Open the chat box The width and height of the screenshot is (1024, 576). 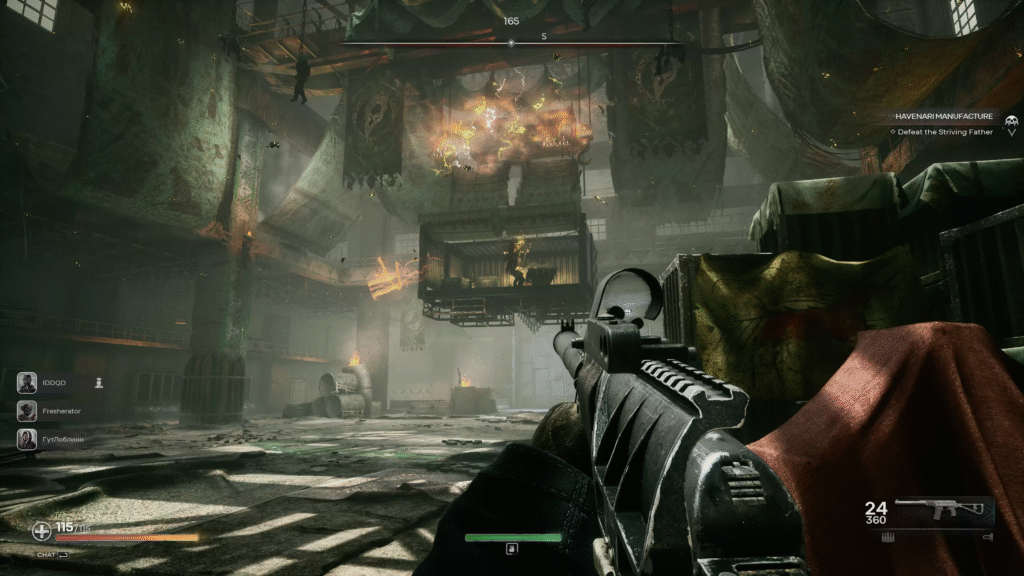pyautogui.click(x=52, y=554)
